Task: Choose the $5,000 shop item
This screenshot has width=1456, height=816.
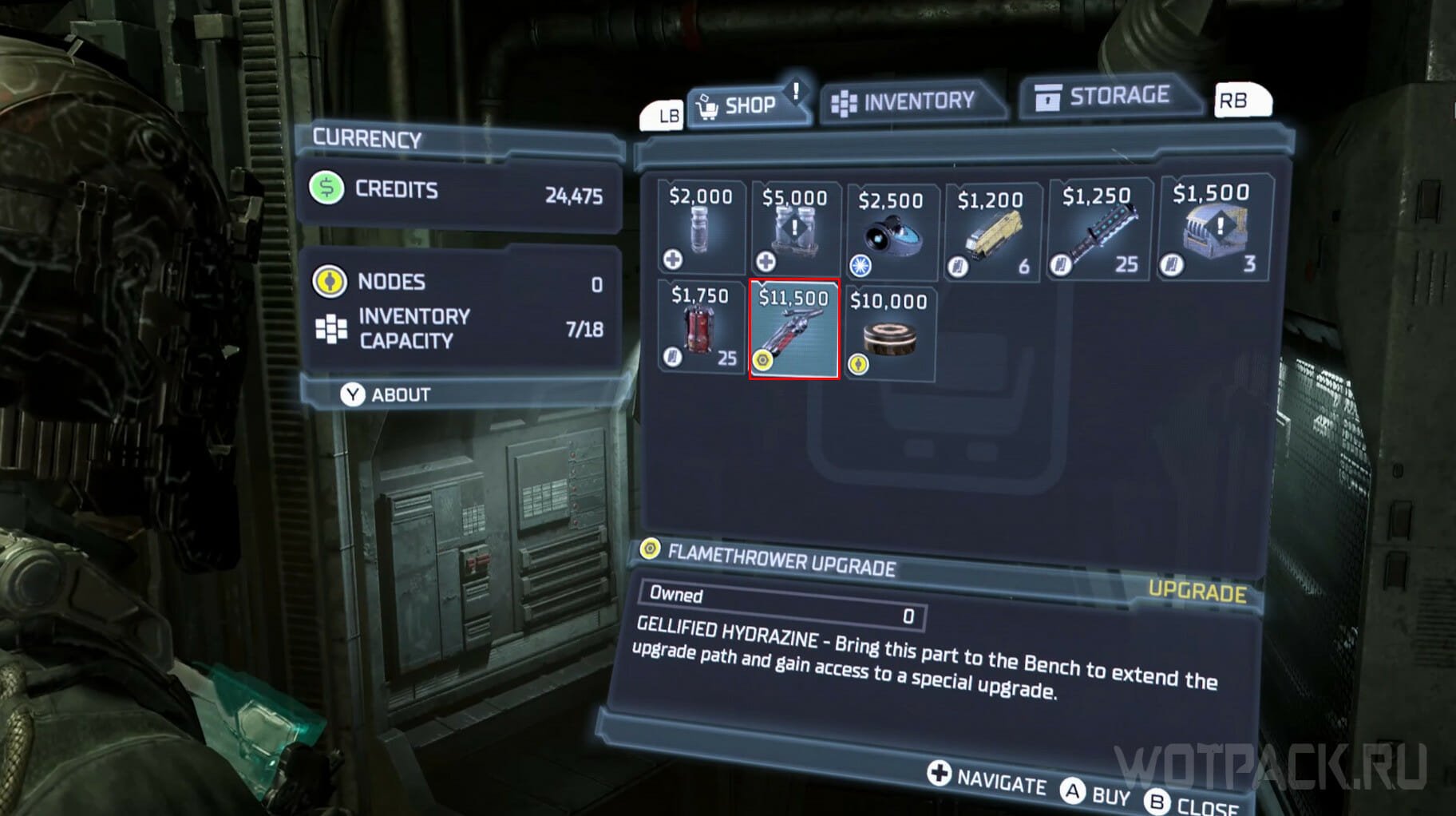Action: pos(793,231)
